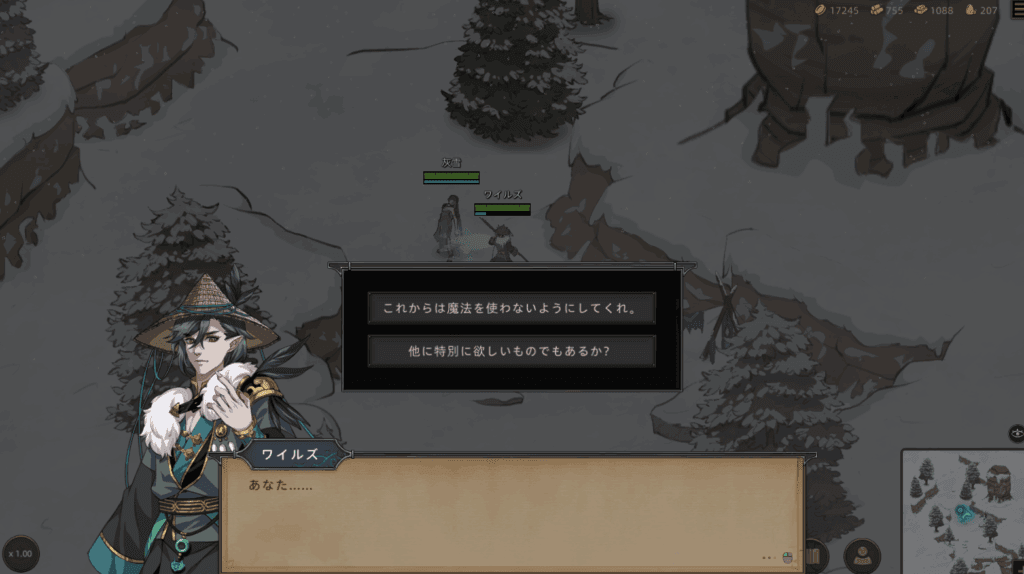
Task: Toggle the x 1.00 game speed button
Action: pyautogui.click(x=20, y=553)
